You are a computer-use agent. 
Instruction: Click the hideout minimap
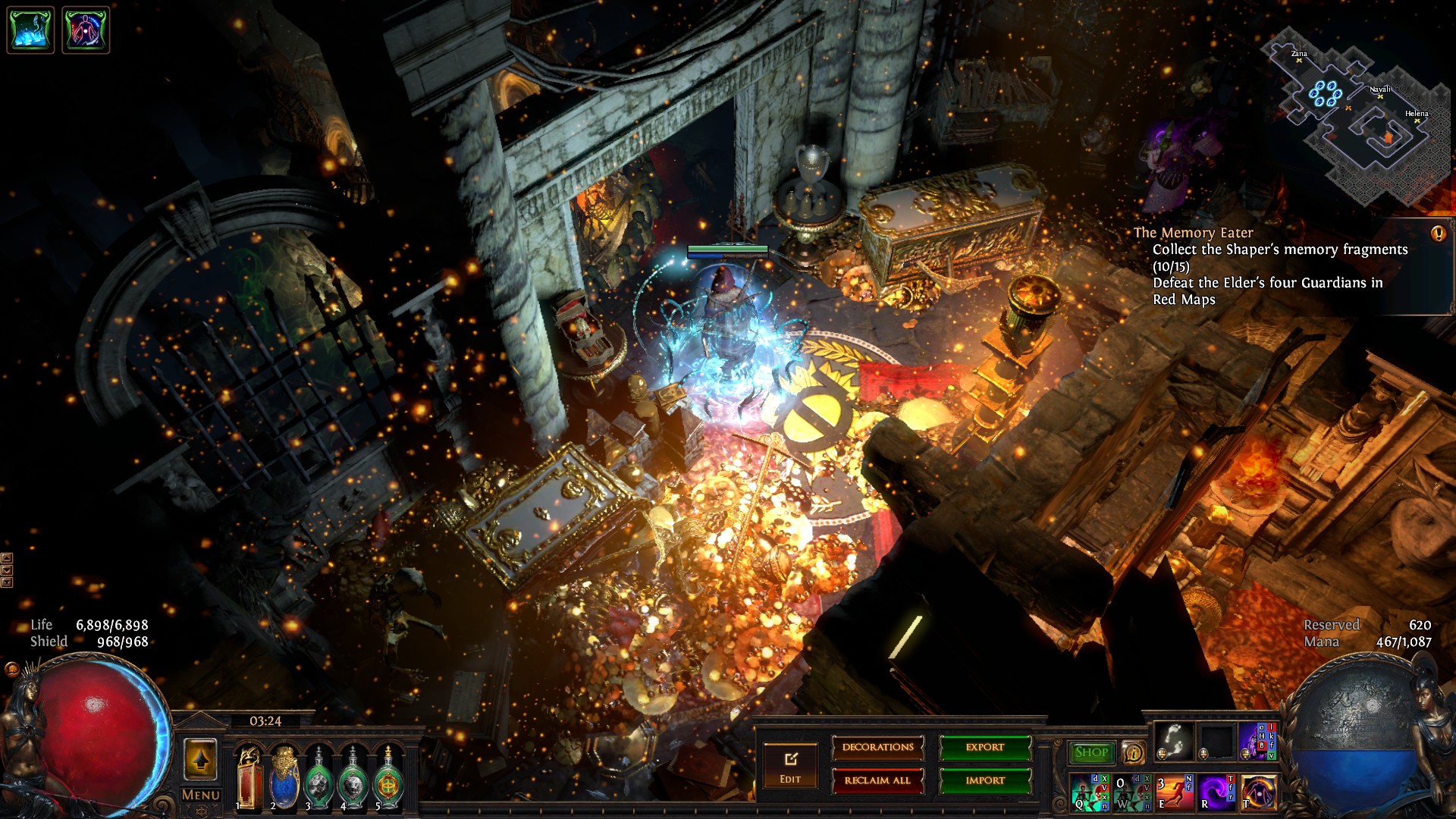tap(1357, 114)
